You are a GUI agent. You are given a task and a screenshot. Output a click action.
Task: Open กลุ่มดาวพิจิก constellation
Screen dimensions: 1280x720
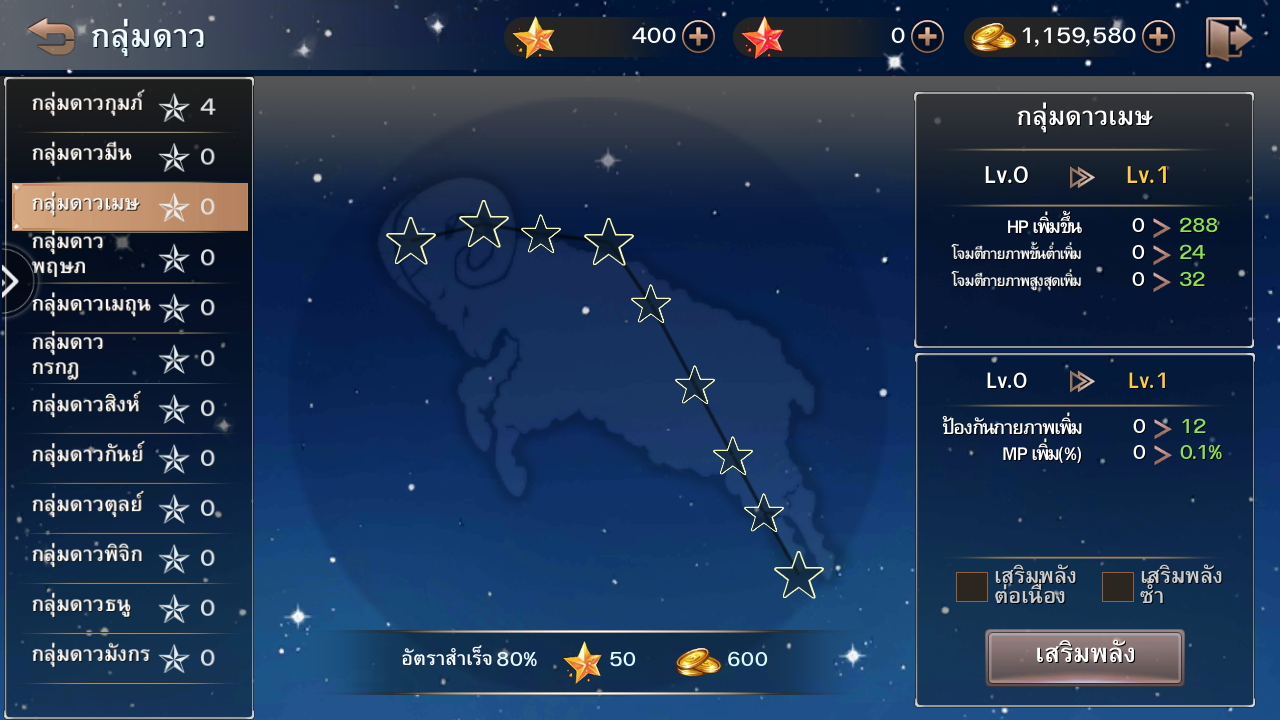tap(129, 557)
